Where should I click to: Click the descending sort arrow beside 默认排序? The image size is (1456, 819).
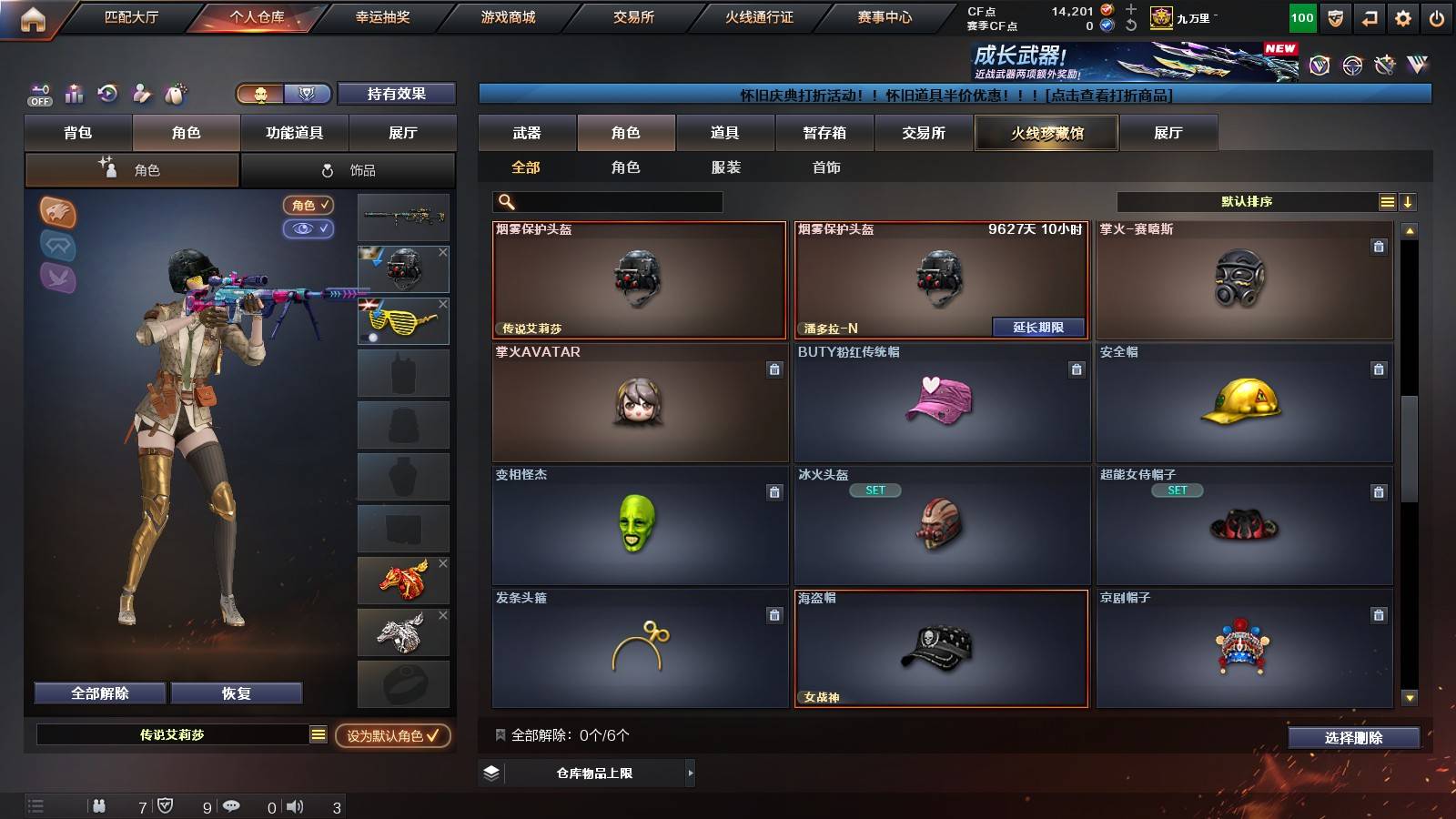click(1409, 201)
